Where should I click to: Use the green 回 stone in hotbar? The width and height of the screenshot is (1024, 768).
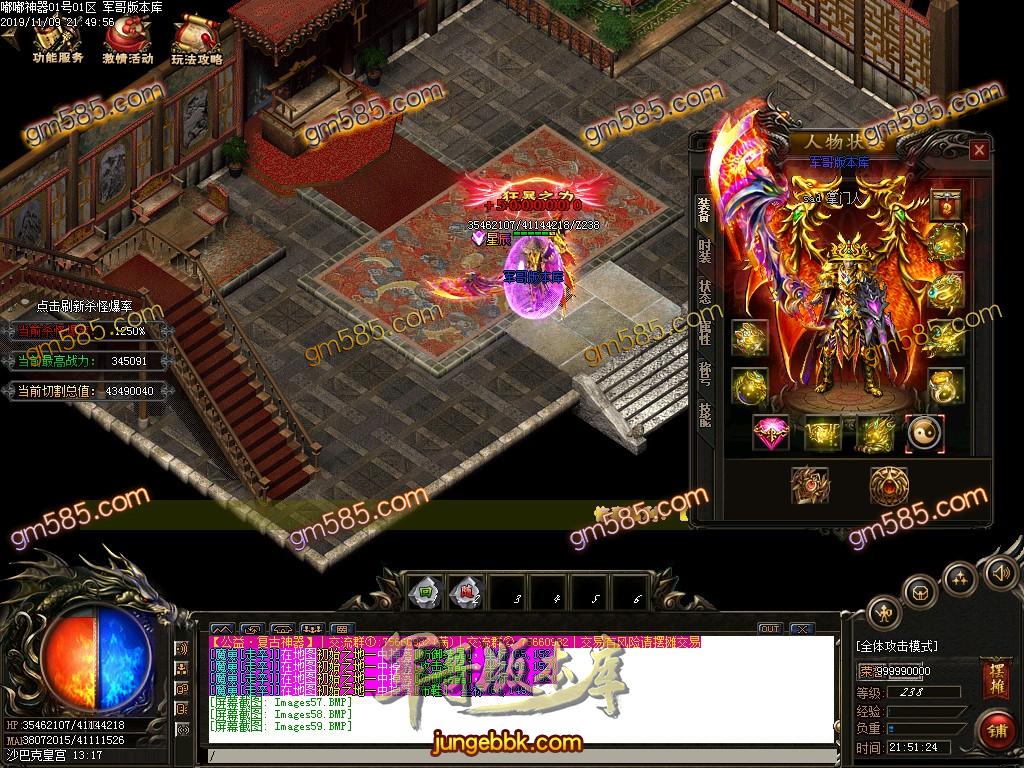click(424, 590)
